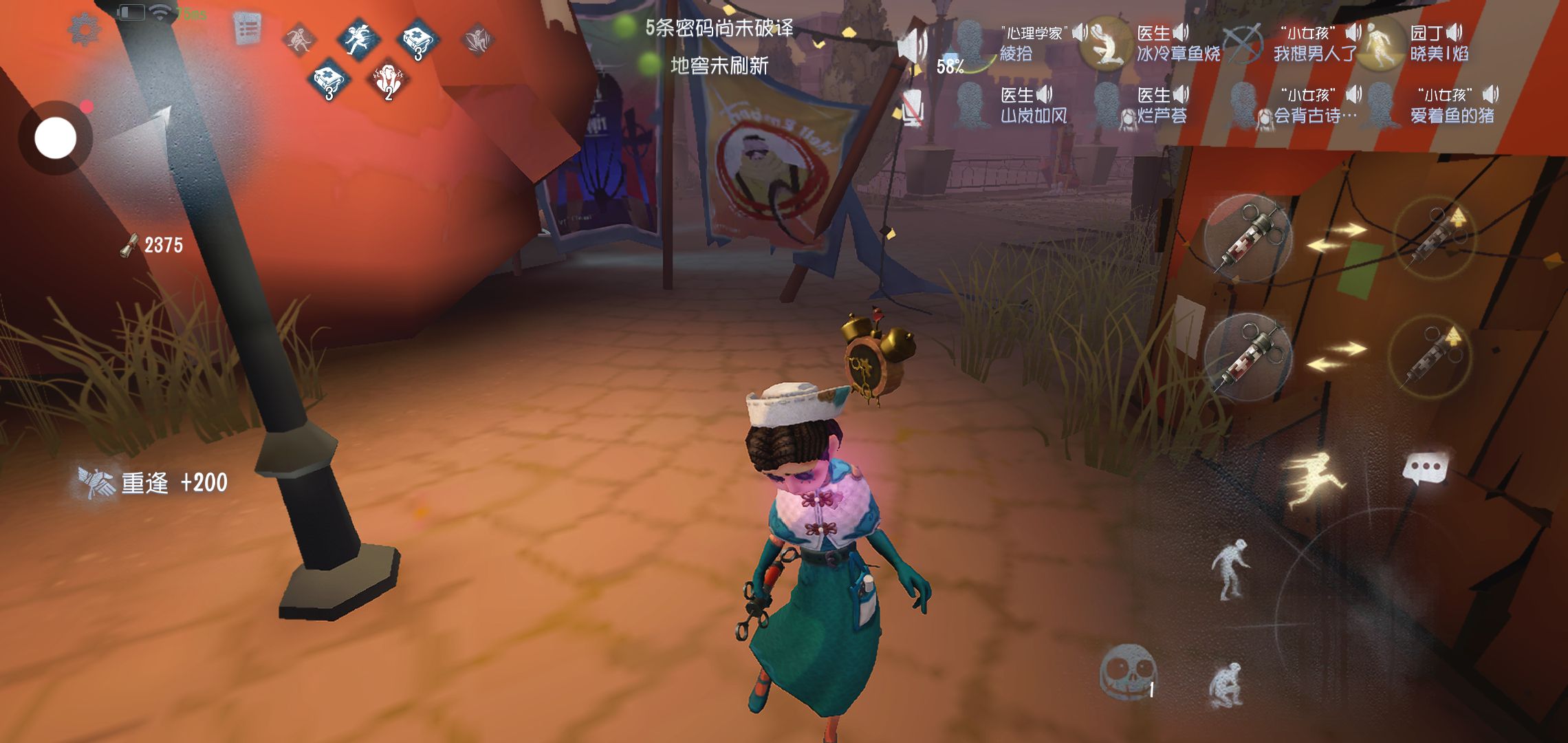
Task: Use the skull mask item
Action: coord(1128,672)
